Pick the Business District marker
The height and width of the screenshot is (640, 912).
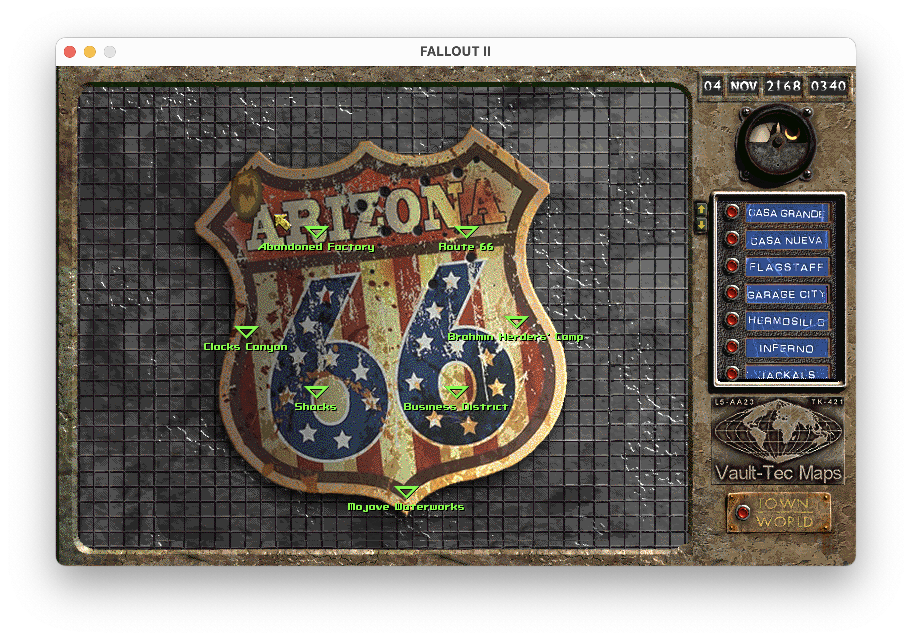pos(456,392)
